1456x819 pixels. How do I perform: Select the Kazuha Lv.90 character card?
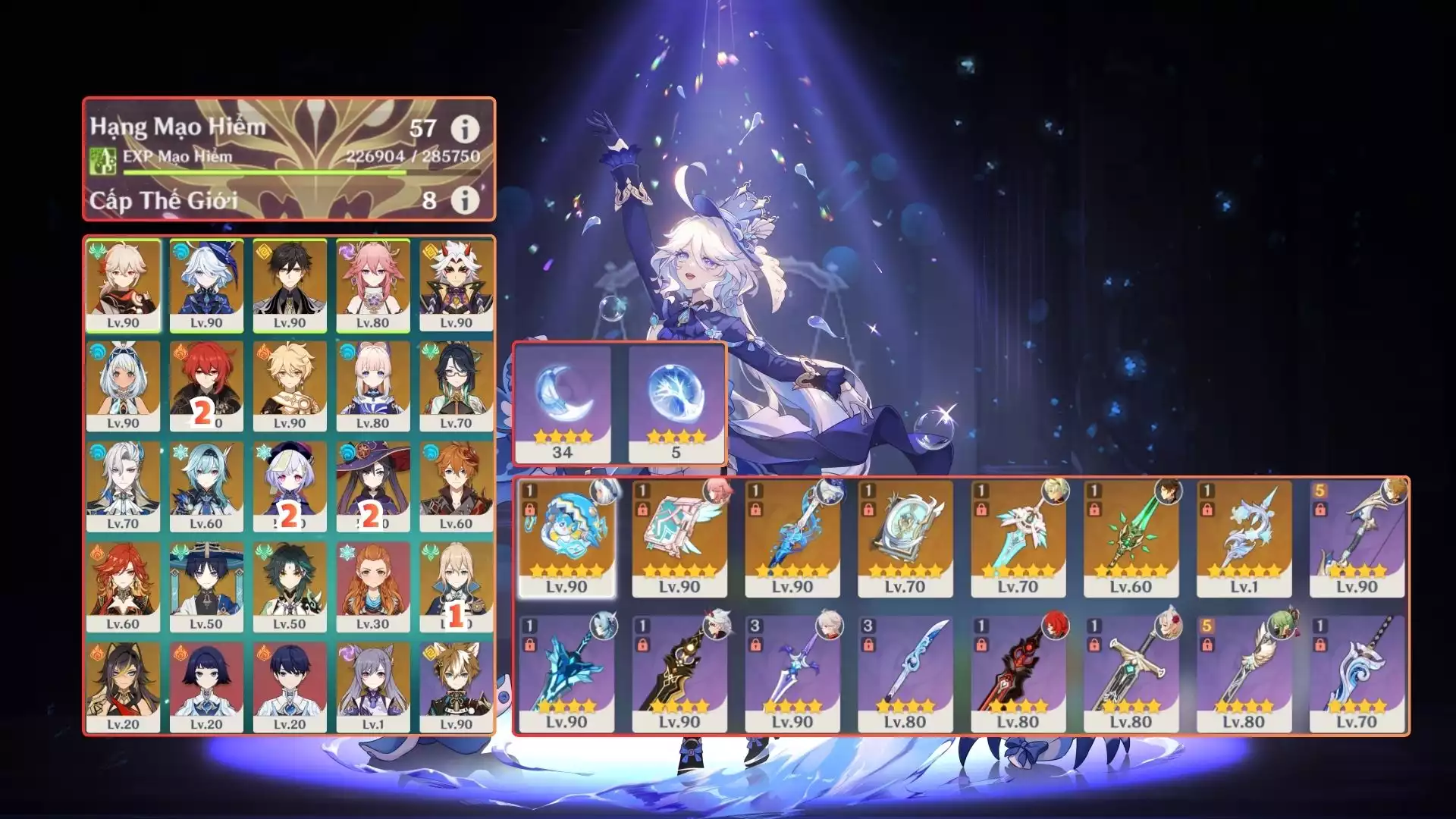point(123,286)
